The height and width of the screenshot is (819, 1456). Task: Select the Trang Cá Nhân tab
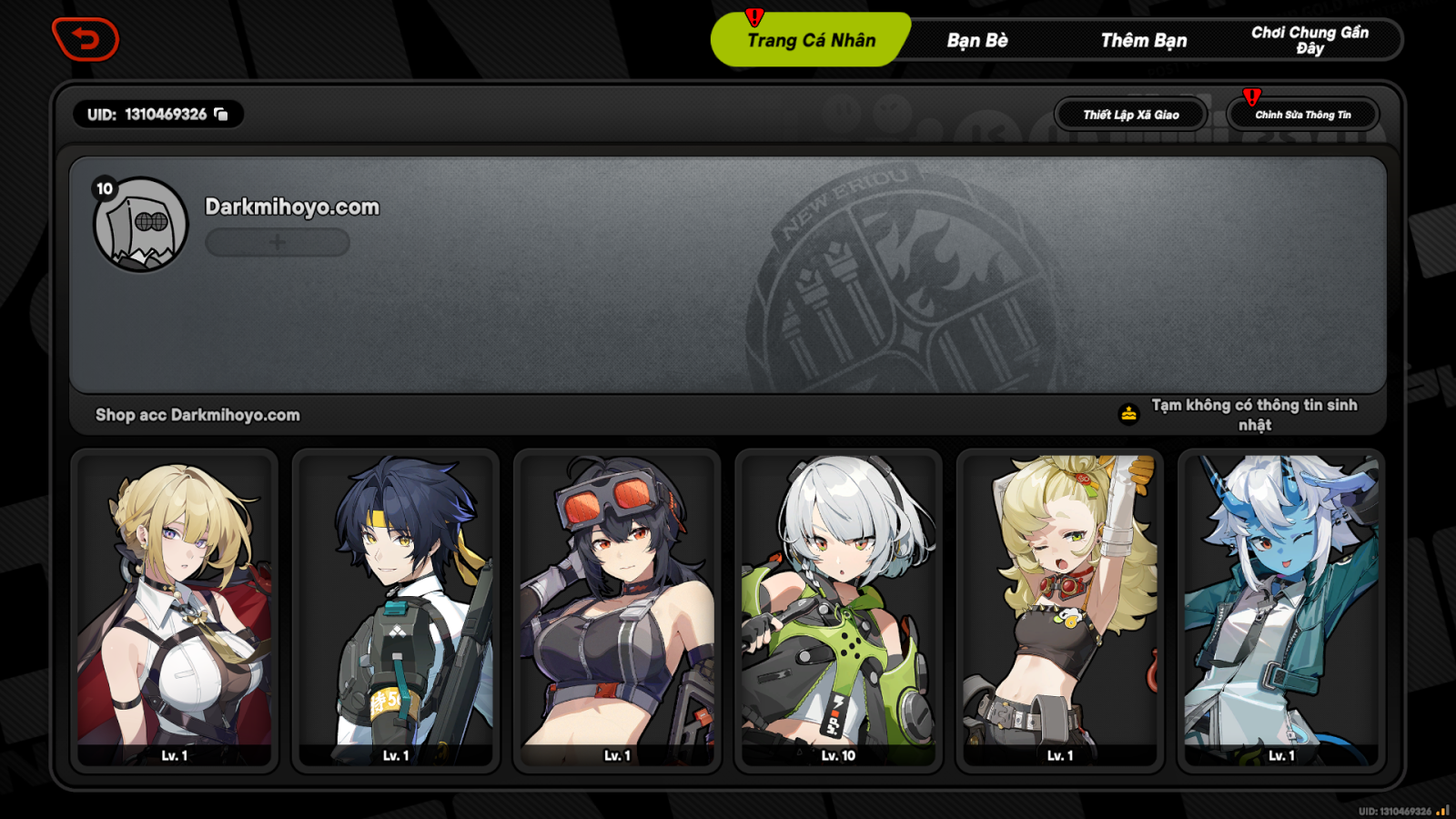810,39
